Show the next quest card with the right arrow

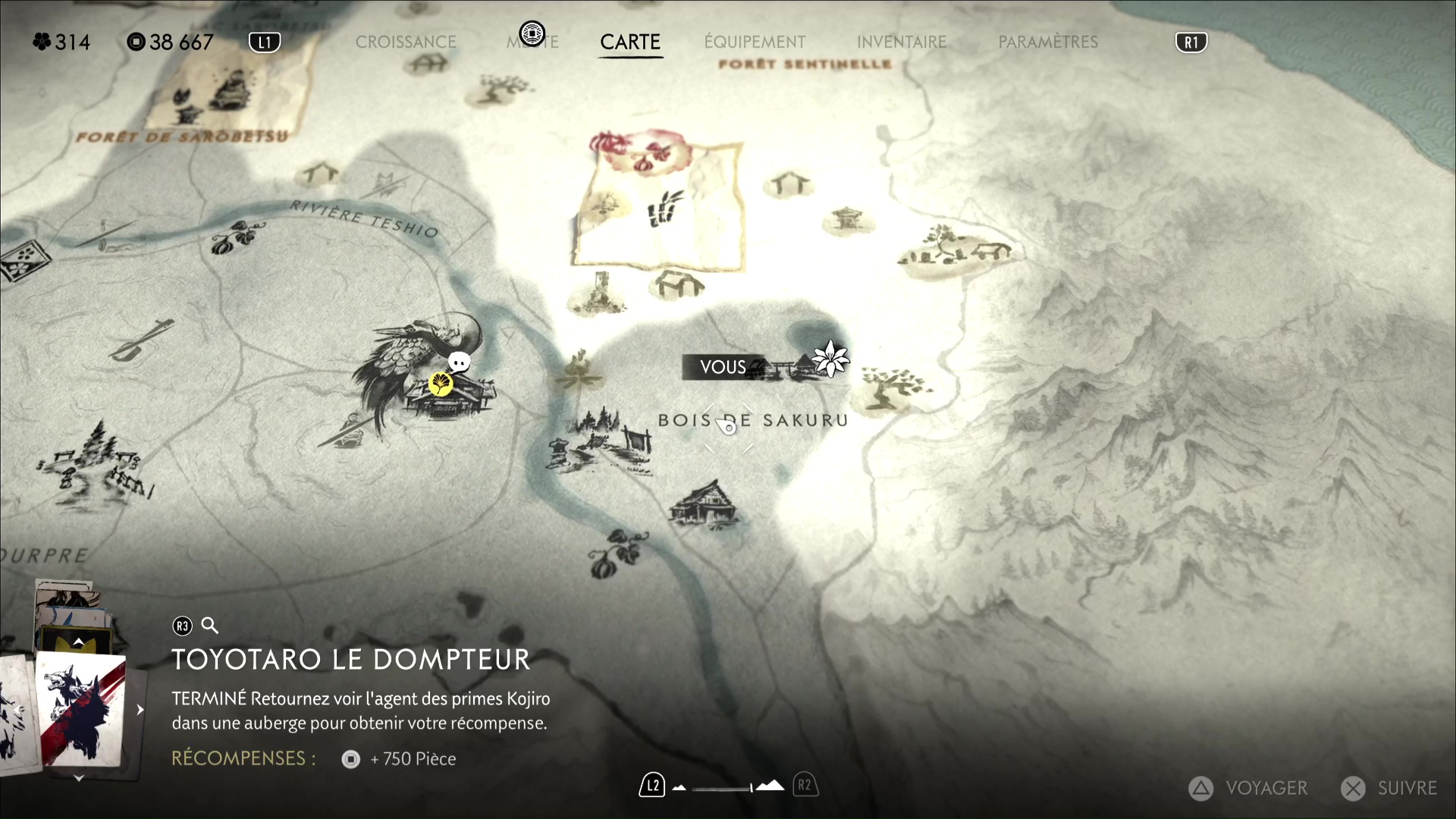140,710
